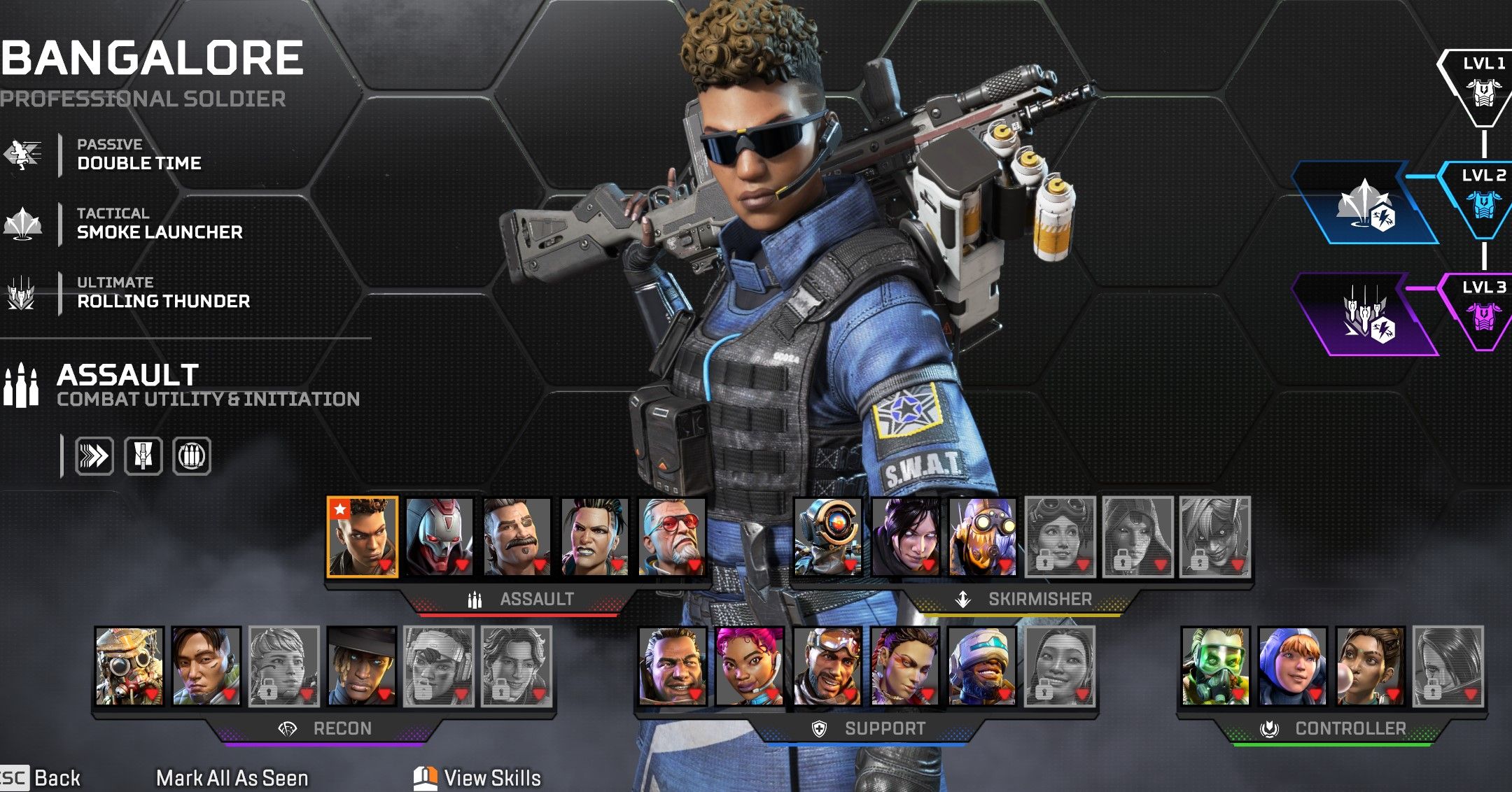The image size is (1512, 792).
Task: Show the Smoke Launcher tactical ability
Action: pyautogui.click(x=159, y=224)
